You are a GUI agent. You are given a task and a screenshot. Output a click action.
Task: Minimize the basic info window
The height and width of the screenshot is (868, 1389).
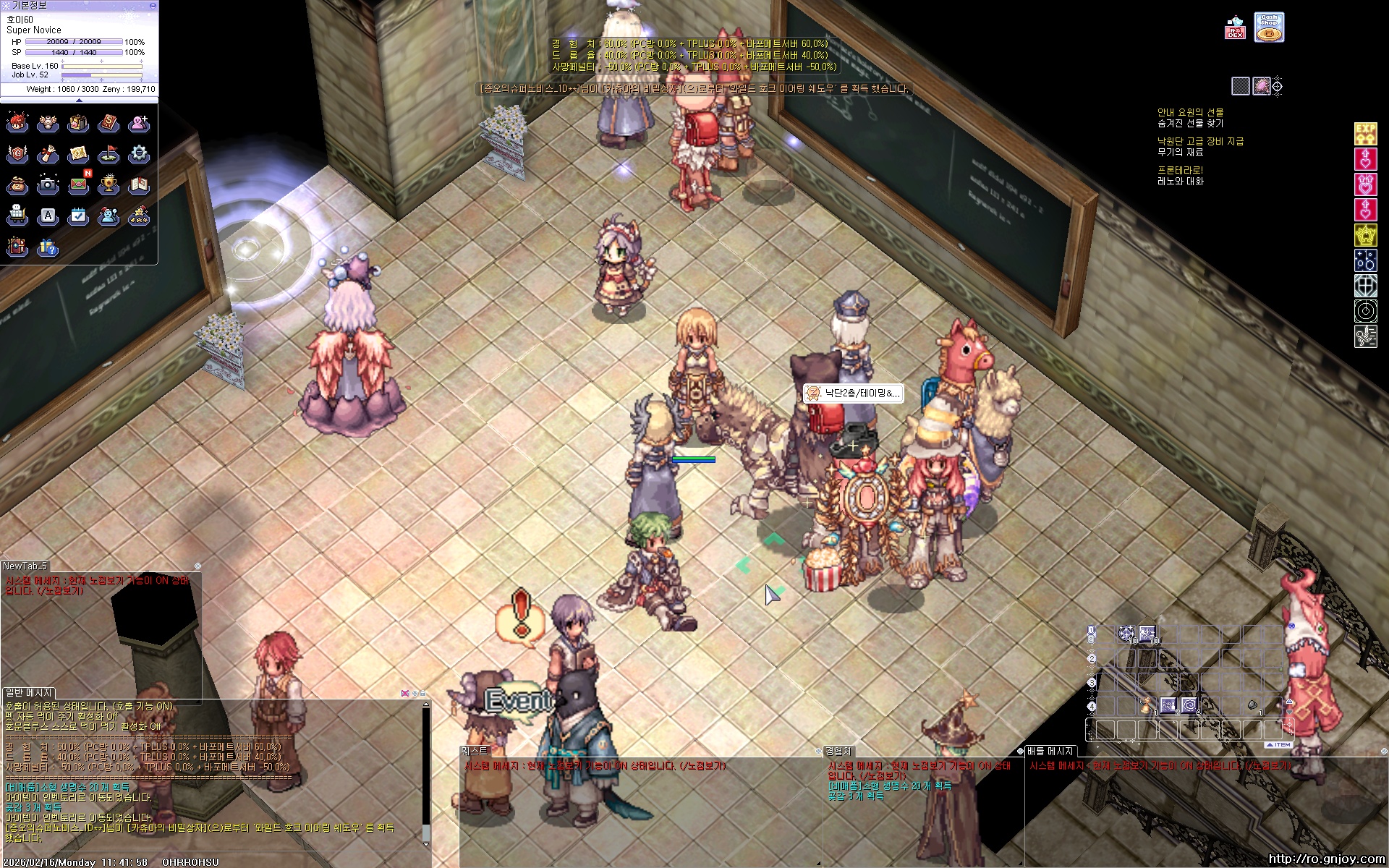tap(152, 5)
